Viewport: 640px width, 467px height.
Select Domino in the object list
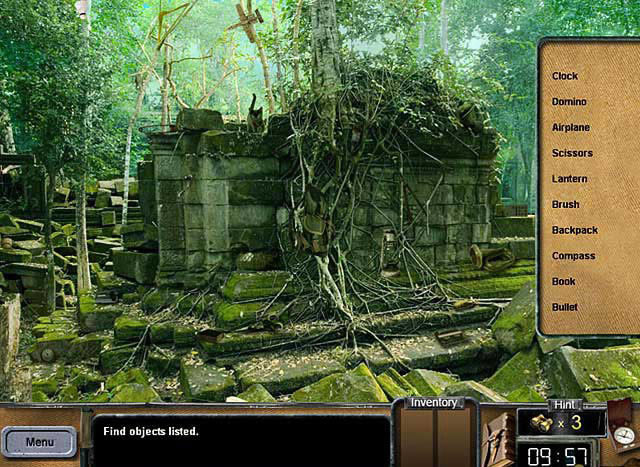[x=569, y=102]
